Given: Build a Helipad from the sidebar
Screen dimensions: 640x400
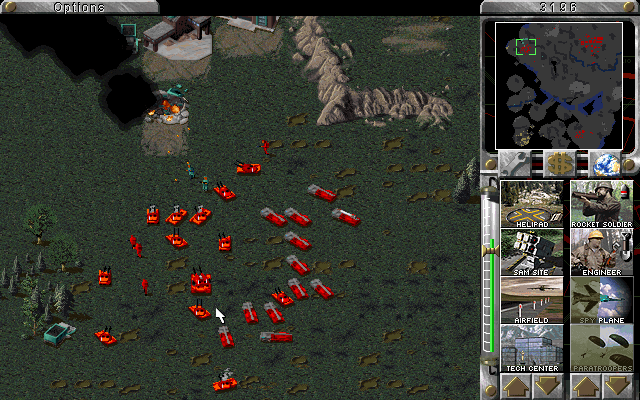Looking at the screenshot, I should point(532,204).
